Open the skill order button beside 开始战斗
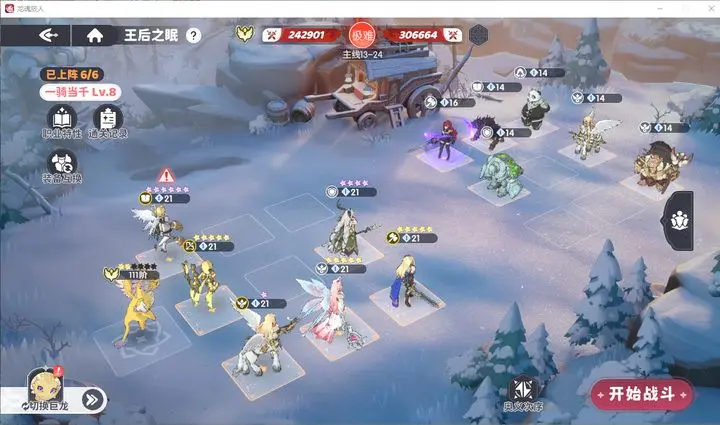The image size is (720, 425). pyautogui.click(x=521, y=394)
